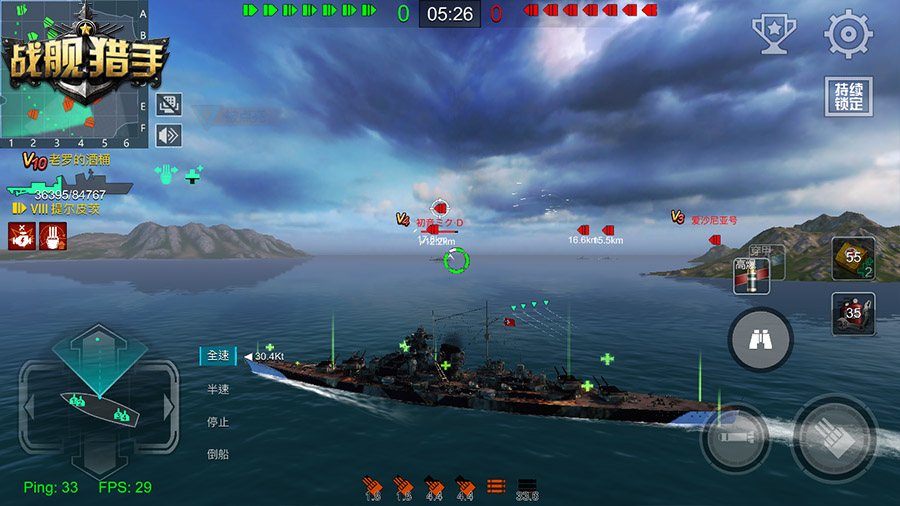The image size is (900, 506).
Task: Use the repair kit consumable showing 55
Action: coord(853,258)
